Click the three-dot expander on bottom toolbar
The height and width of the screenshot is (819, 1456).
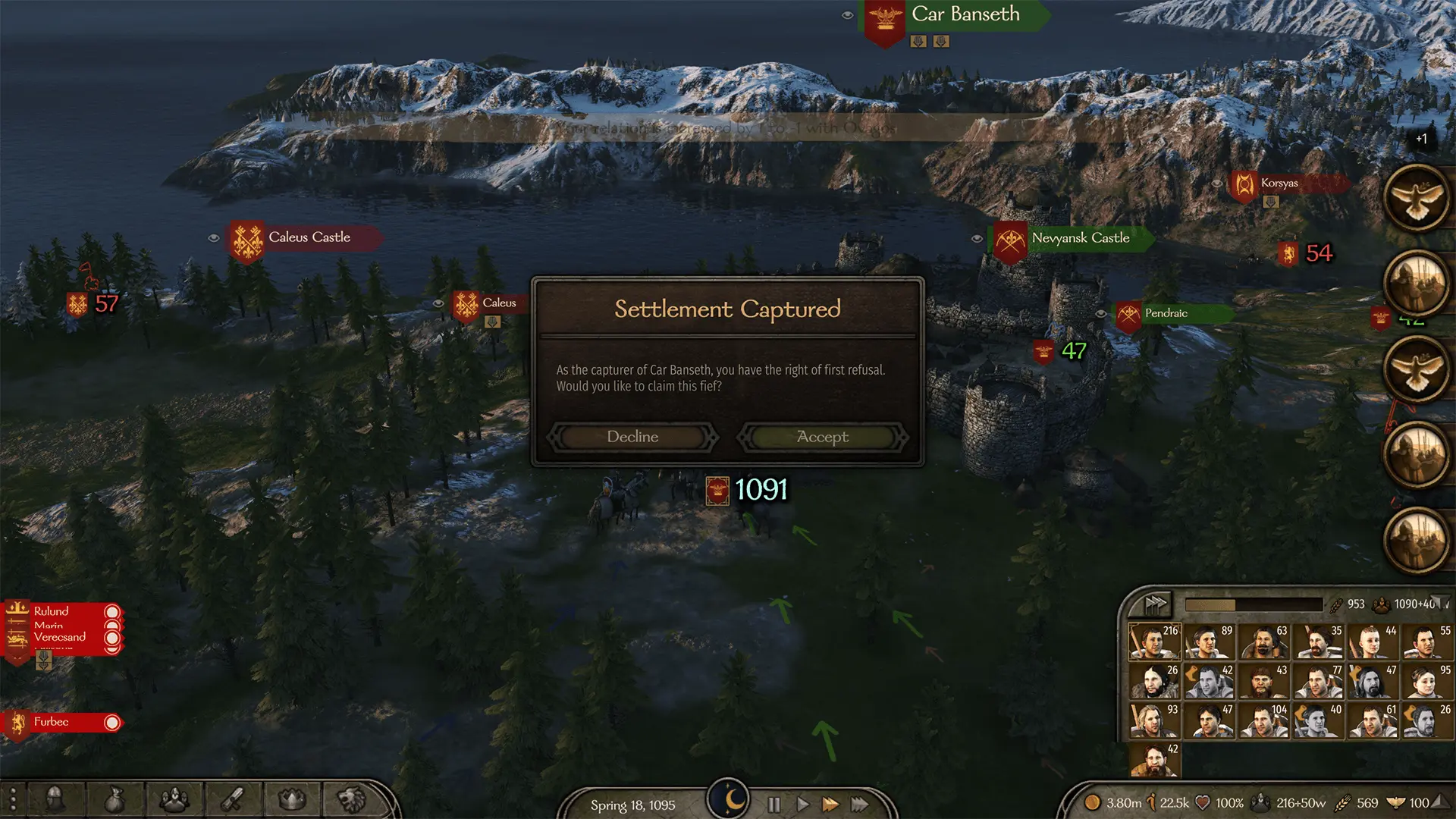click(x=13, y=800)
